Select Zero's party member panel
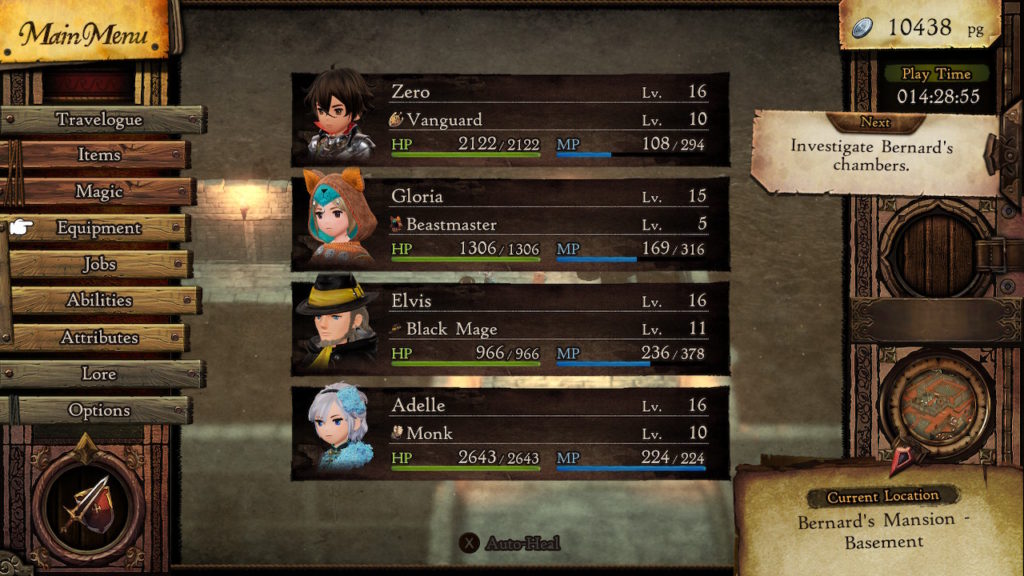 510,120
